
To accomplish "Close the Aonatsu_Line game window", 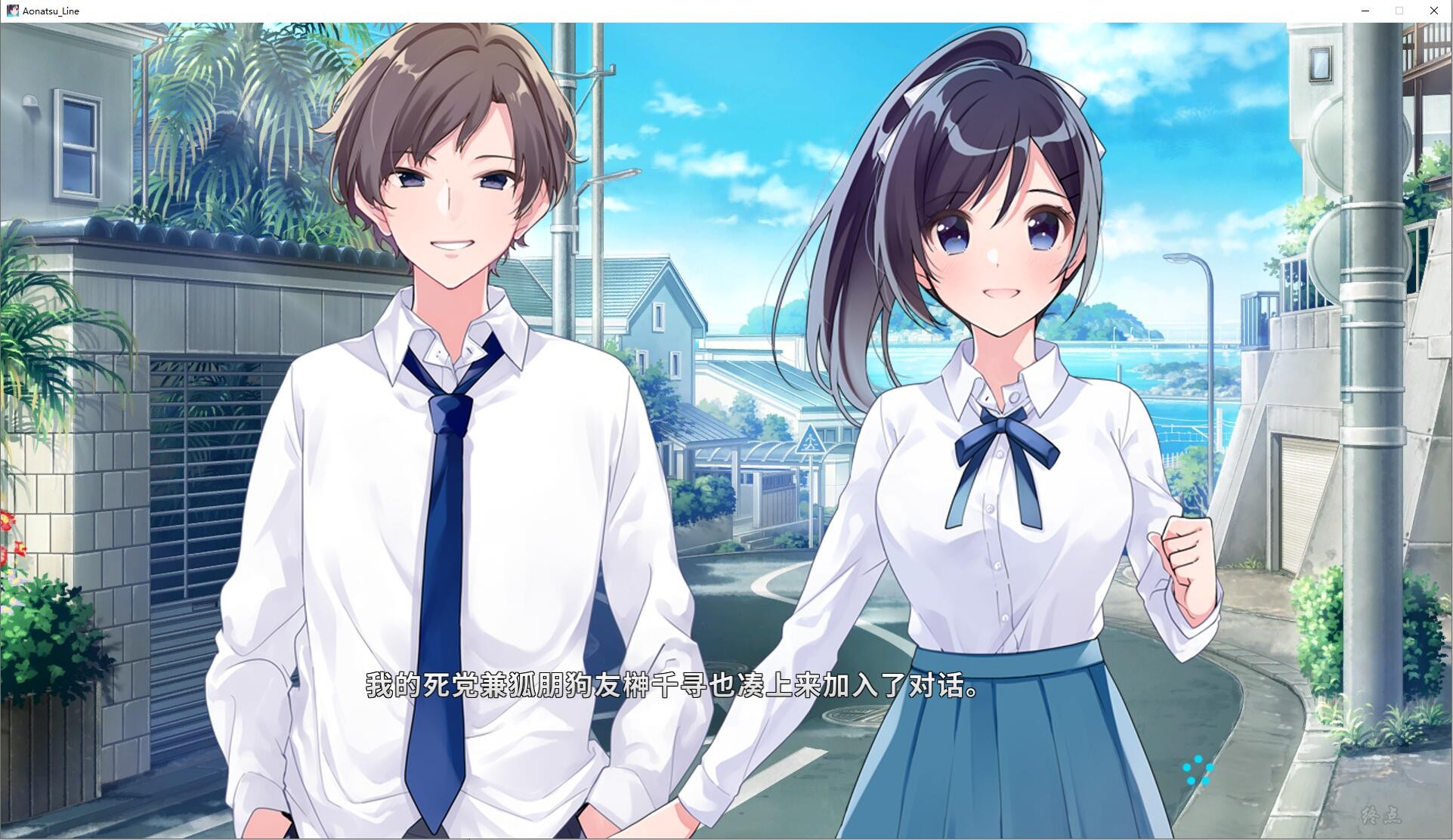I will (x=1433, y=11).
